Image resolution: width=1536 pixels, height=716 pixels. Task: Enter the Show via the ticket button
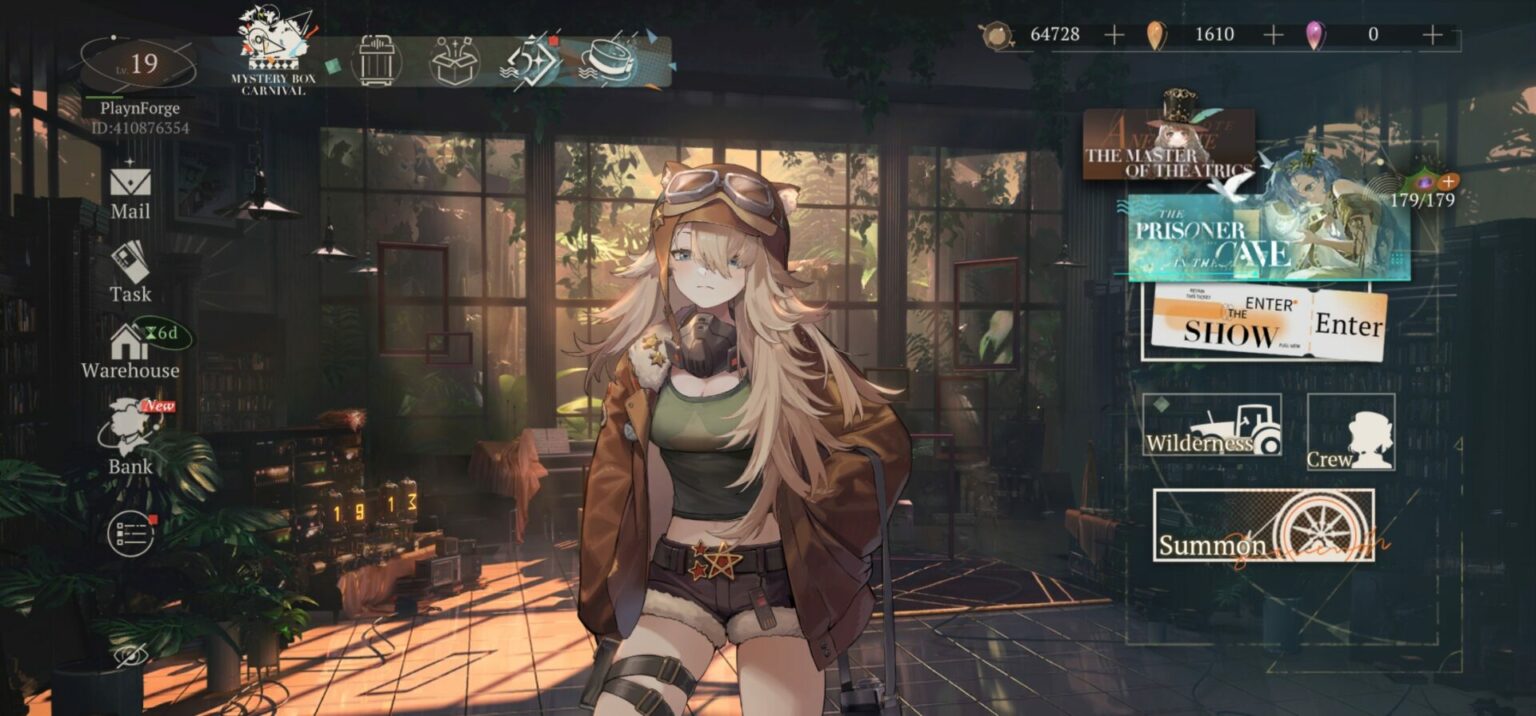tap(1268, 324)
